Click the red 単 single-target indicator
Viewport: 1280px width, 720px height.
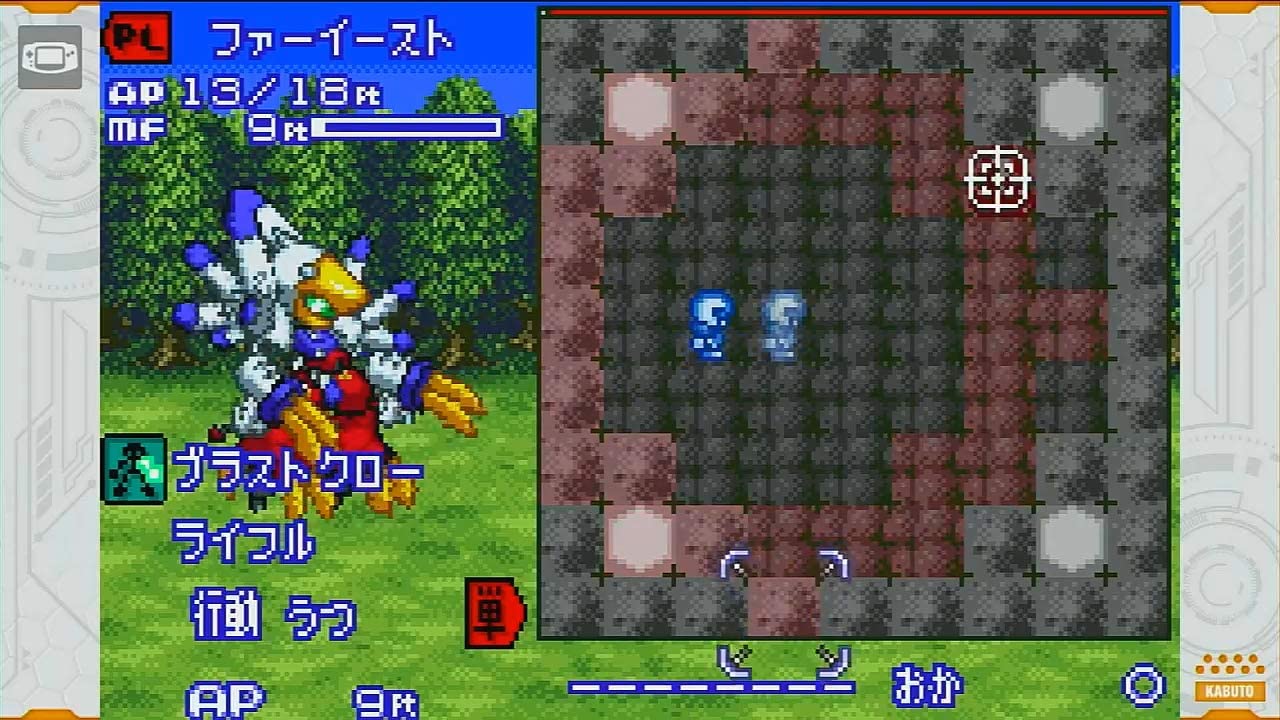pos(493,612)
